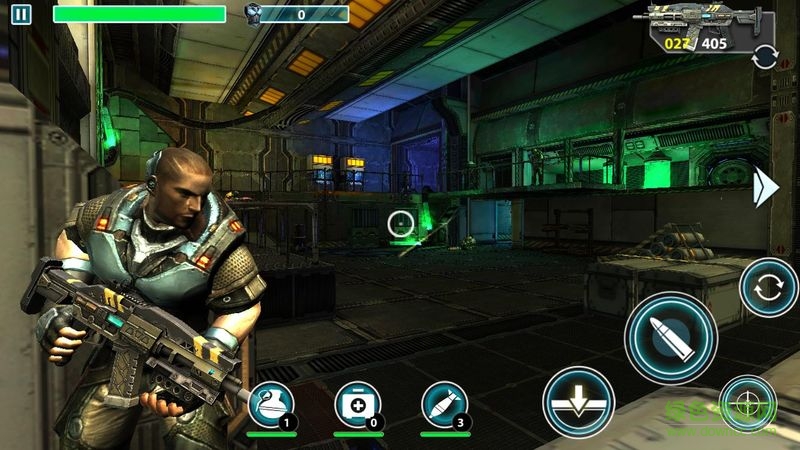Take cover with the down-arrow button
The width and height of the screenshot is (800, 450).
(578, 401)
